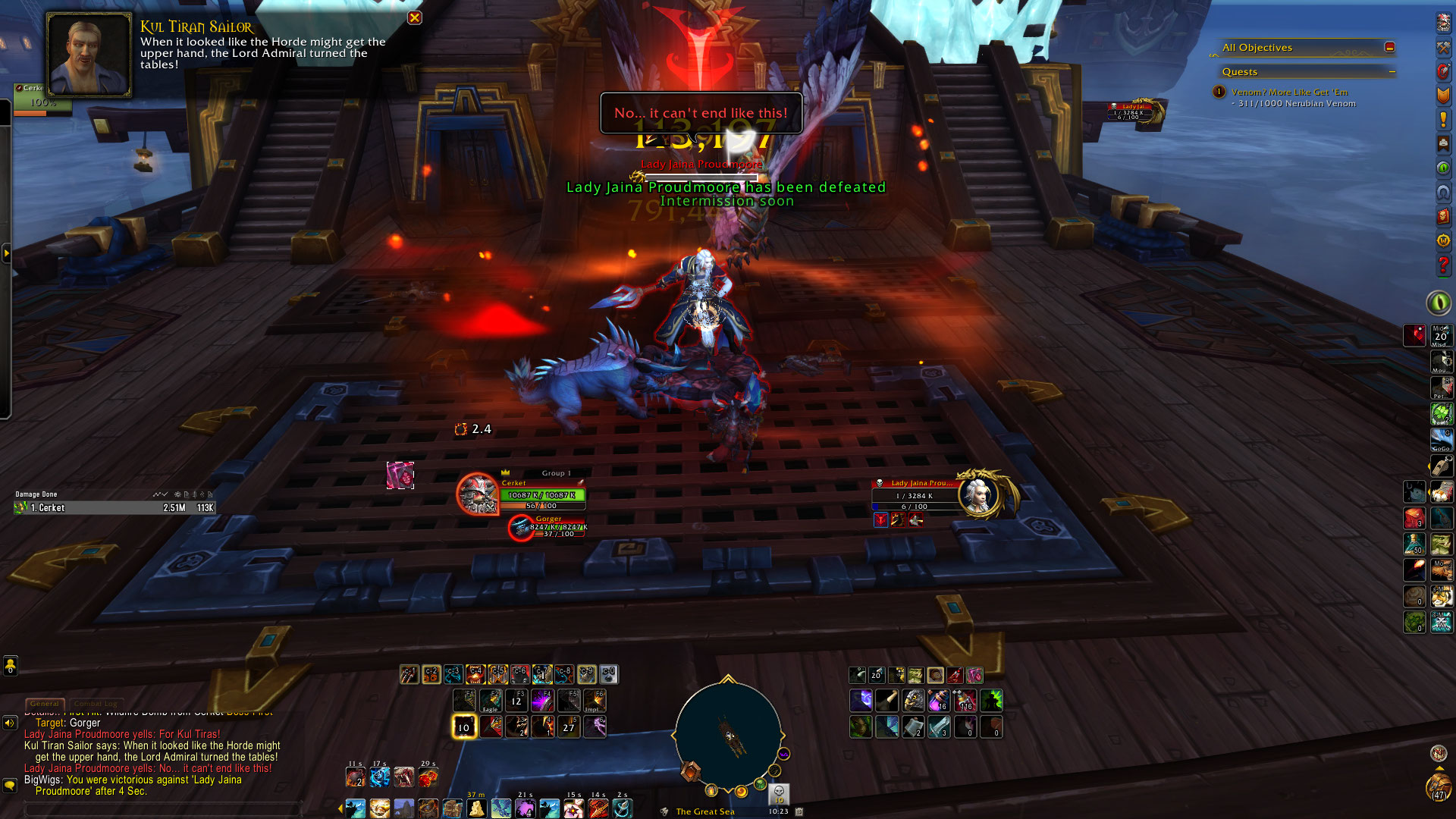Image resolution: width=1456 pixels, height=819 pixels.
Task: Switch to the Combat Log chat tab
Action: [98, 704]
